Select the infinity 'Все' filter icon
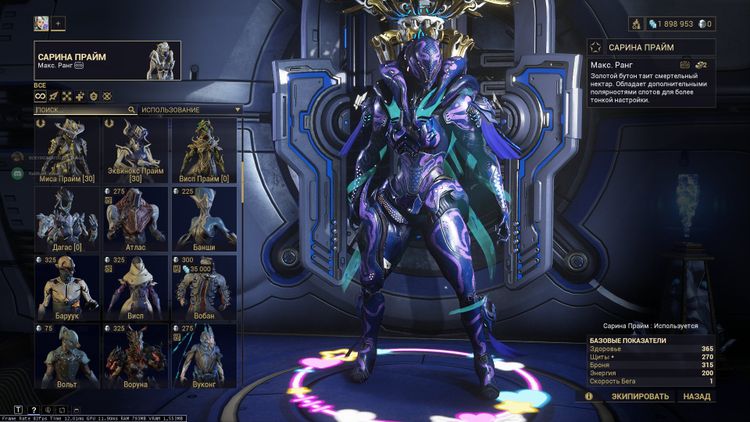The image size is (750, 422). coord(40,96)
